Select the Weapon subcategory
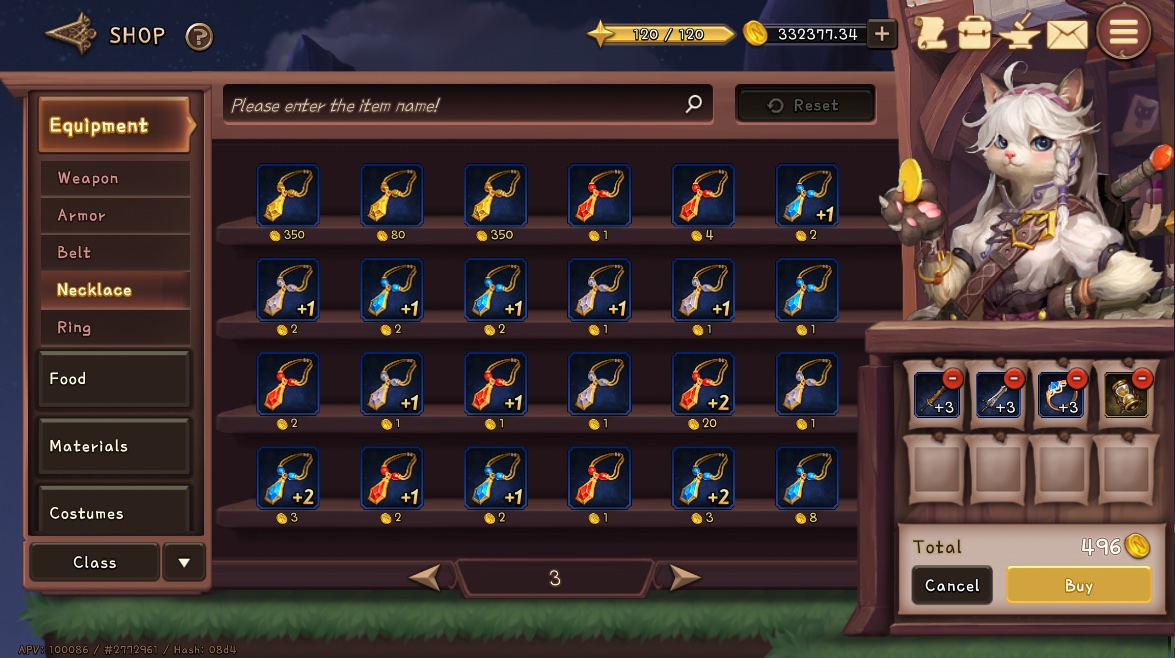Image resolution: width=1175 pixels, height=658 pixels. (x=115, y=178)
